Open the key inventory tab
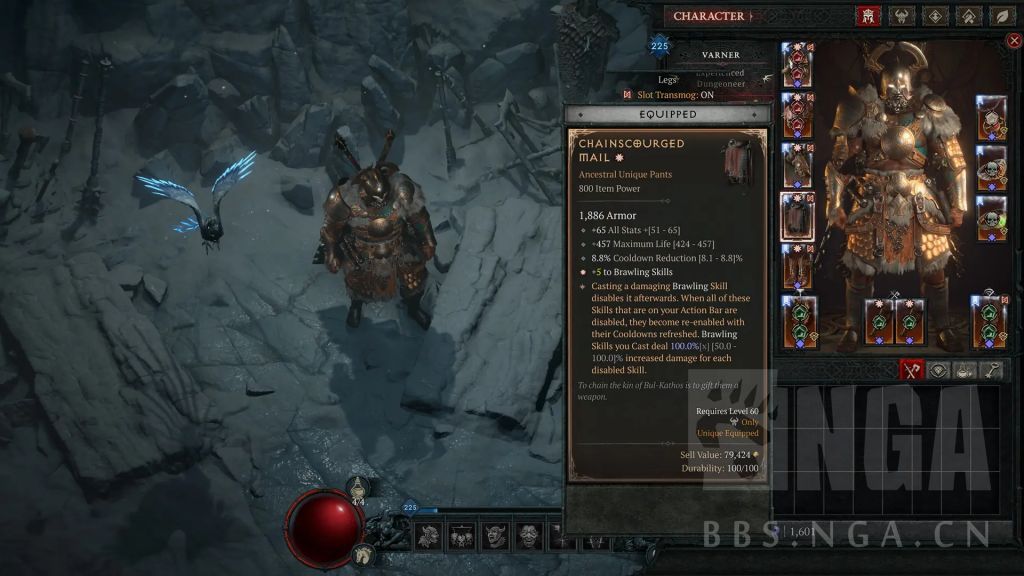This screenshot has width=1024, height=576. point(992,370)
